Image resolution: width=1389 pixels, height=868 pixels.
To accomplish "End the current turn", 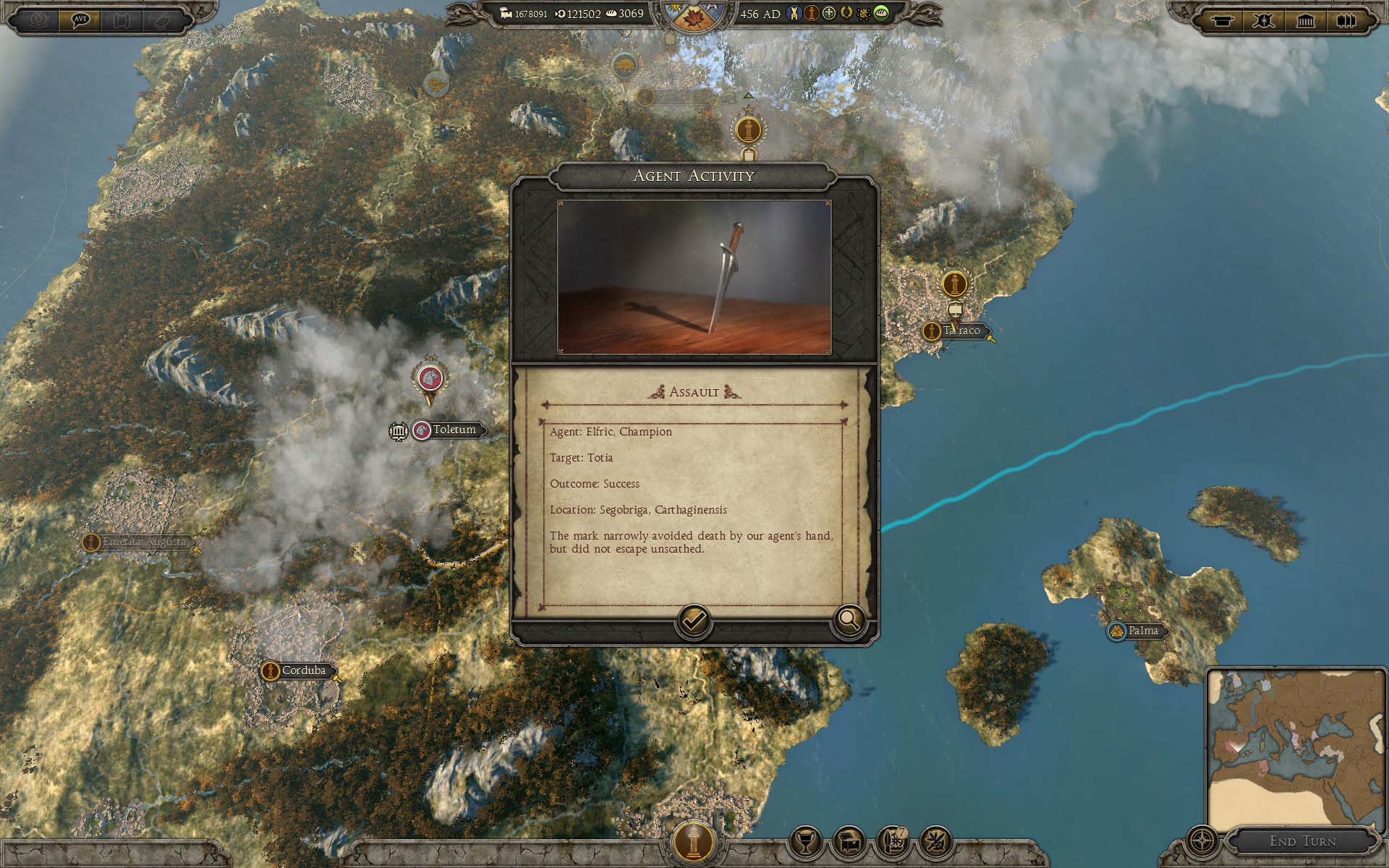I will pyautogui.click(x=1302, y=841).
